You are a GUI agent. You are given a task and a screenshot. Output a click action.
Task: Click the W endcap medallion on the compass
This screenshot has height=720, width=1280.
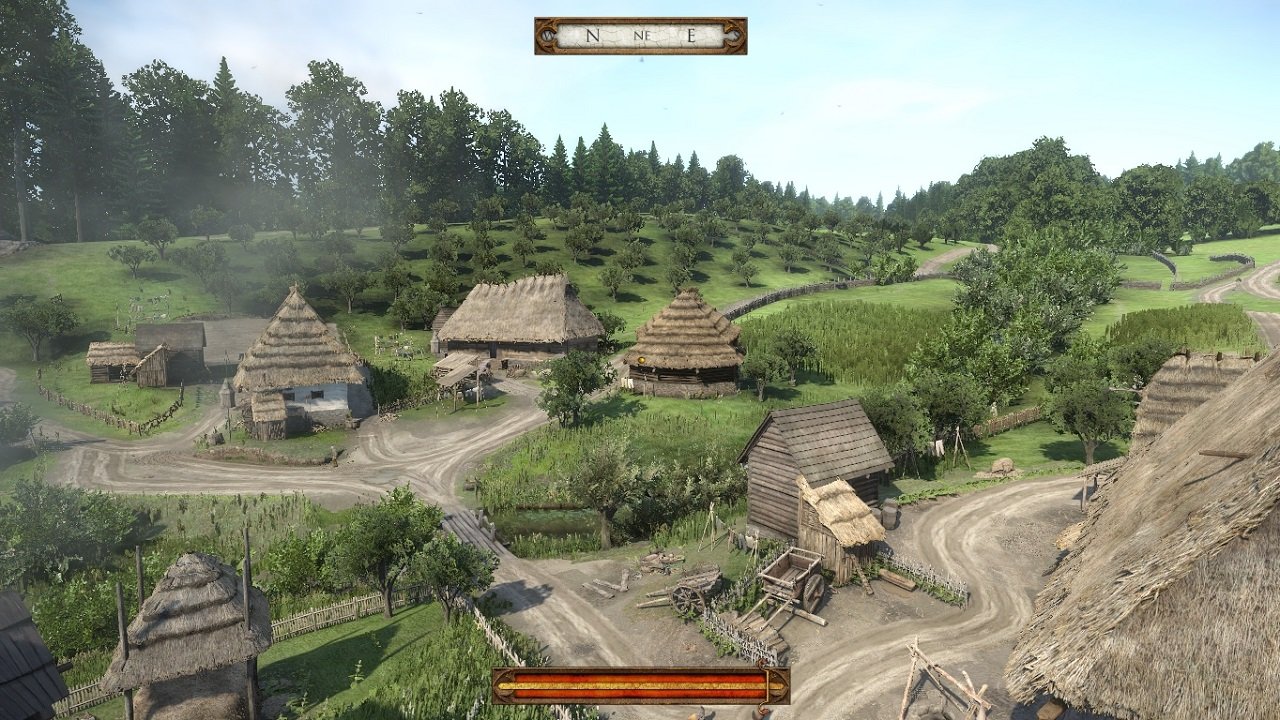point(548,35)
